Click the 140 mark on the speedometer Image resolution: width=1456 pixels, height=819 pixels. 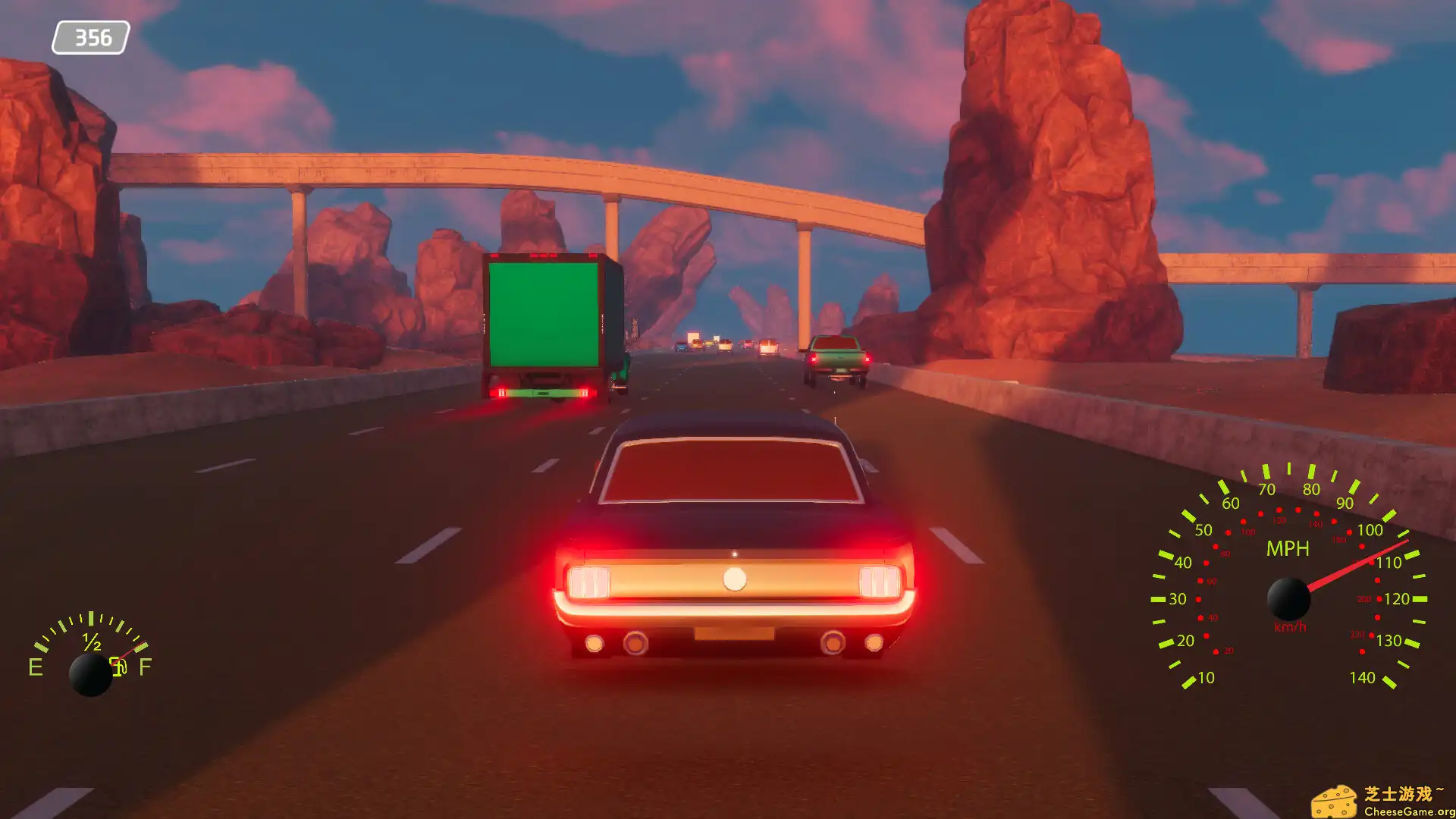click(1363, 676)
